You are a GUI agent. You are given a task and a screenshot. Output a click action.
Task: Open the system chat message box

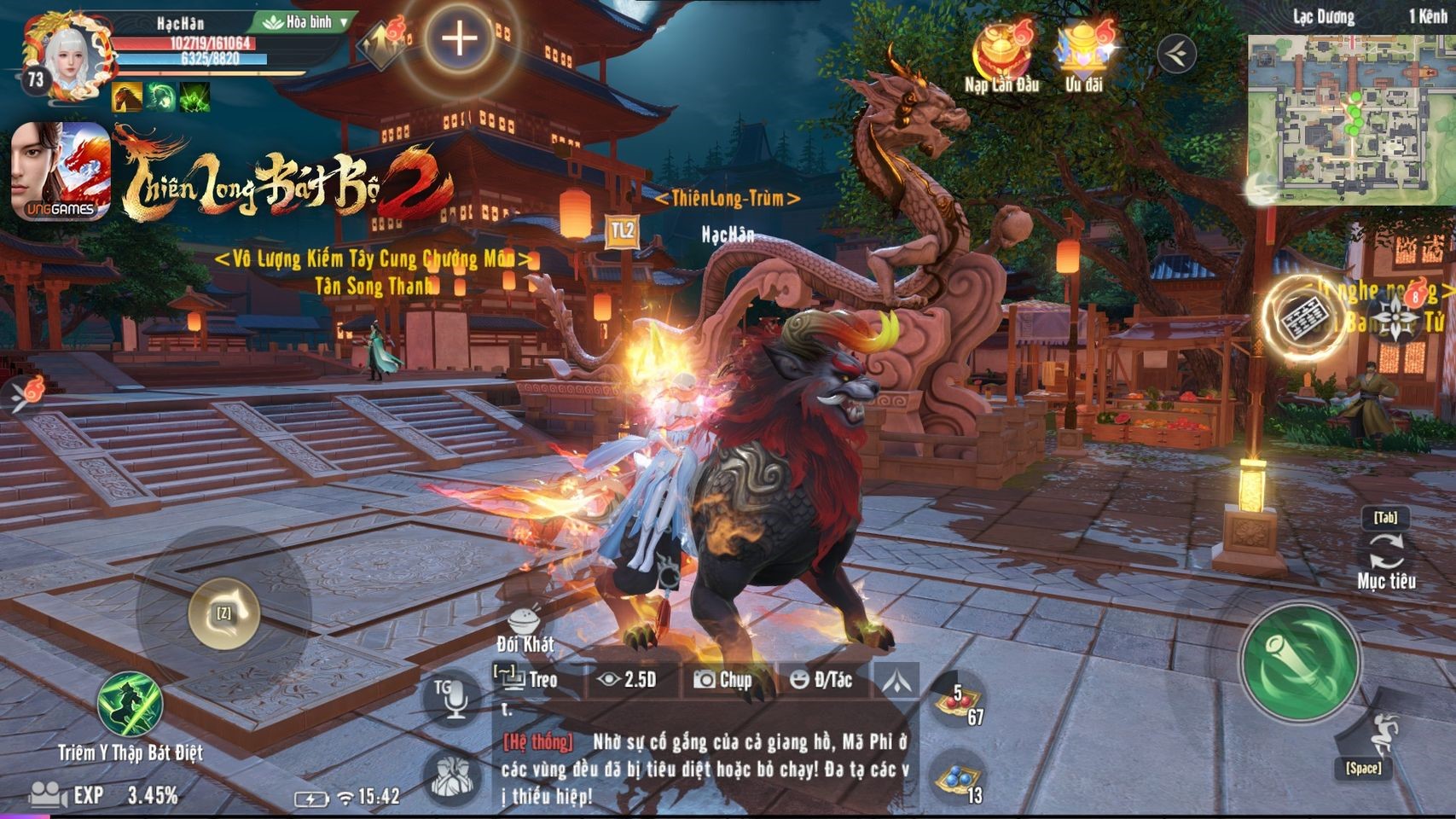[x=705, y=768]
